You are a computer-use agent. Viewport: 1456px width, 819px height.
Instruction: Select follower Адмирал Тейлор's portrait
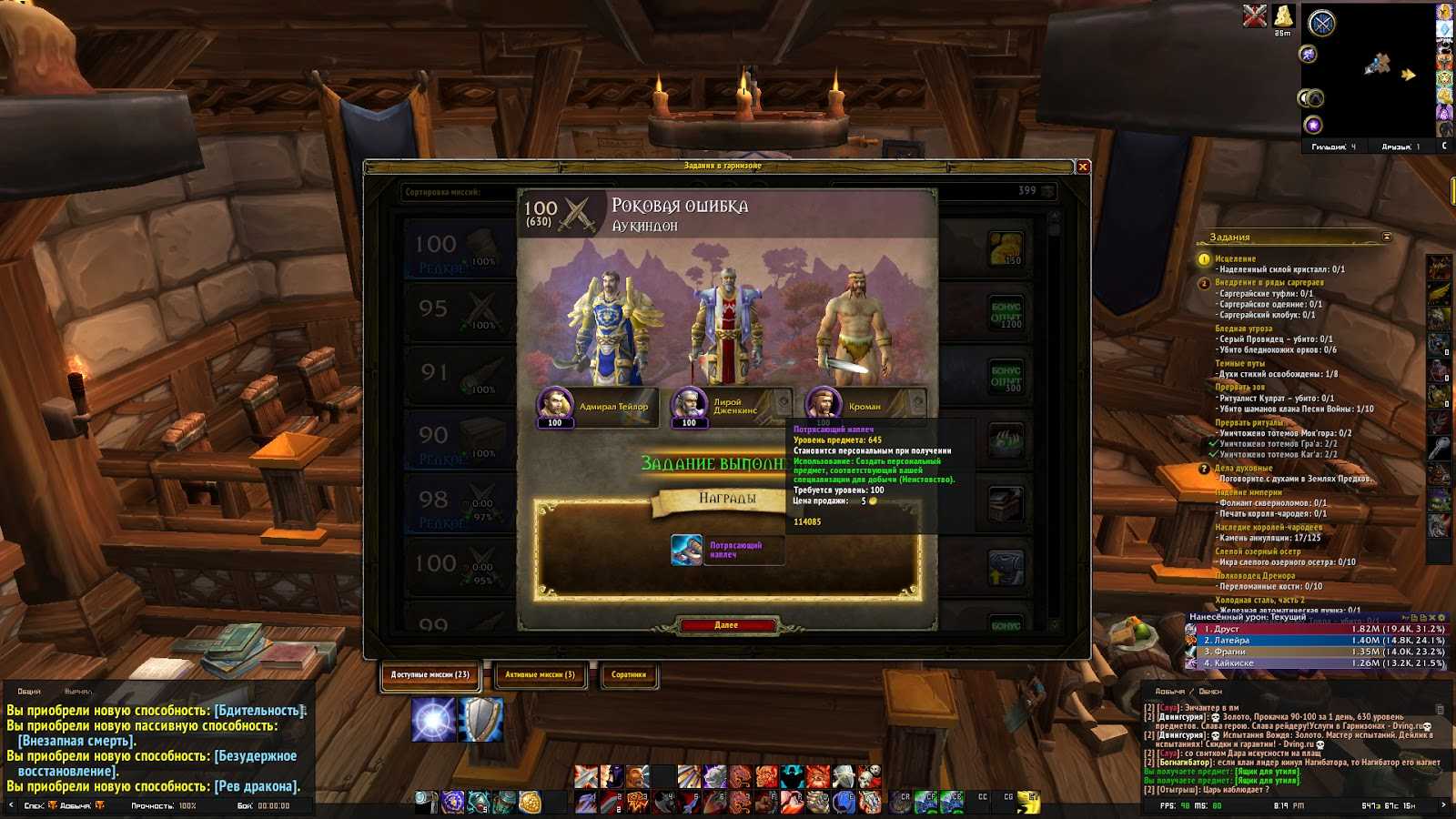click(x=554, y=404)
